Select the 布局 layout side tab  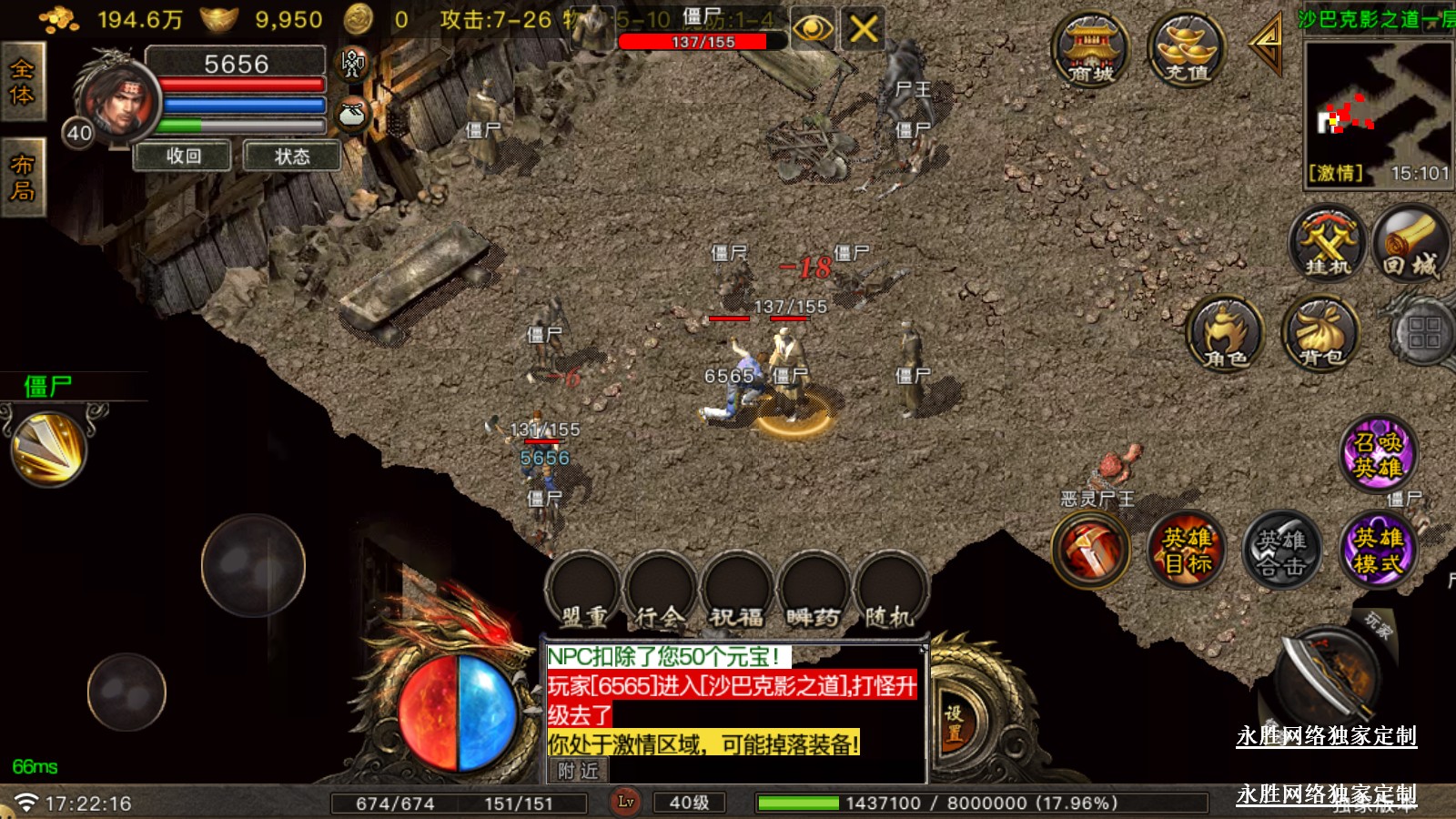click(x=22, y=177)
